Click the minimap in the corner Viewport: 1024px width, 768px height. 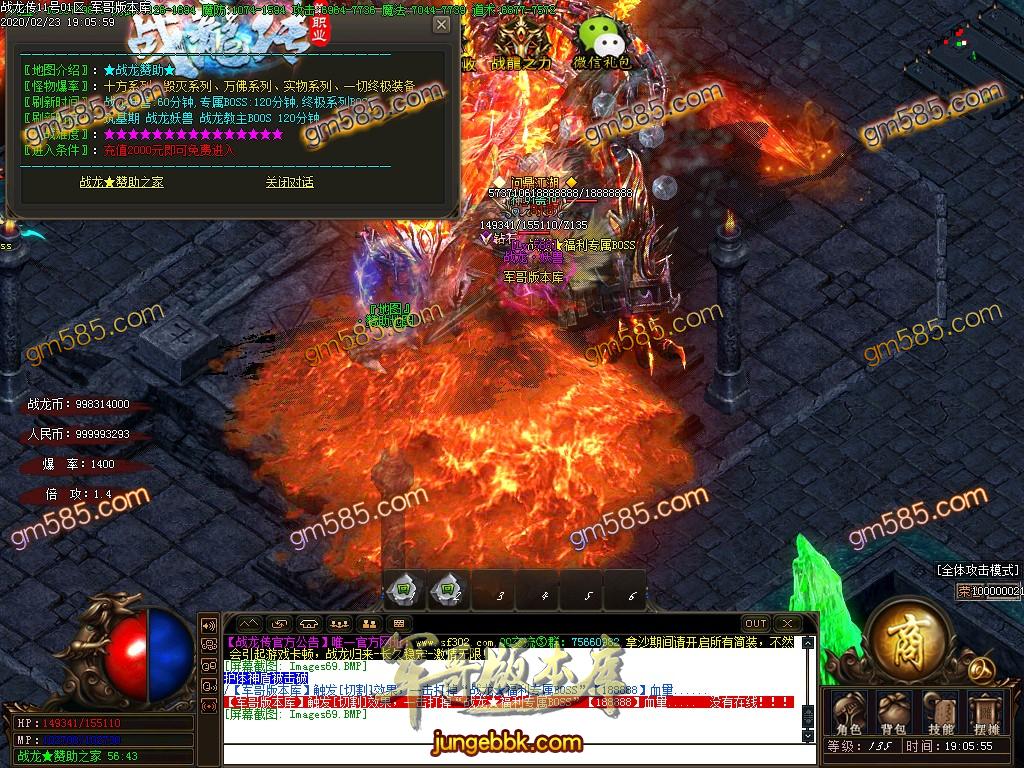pos(966,40)
